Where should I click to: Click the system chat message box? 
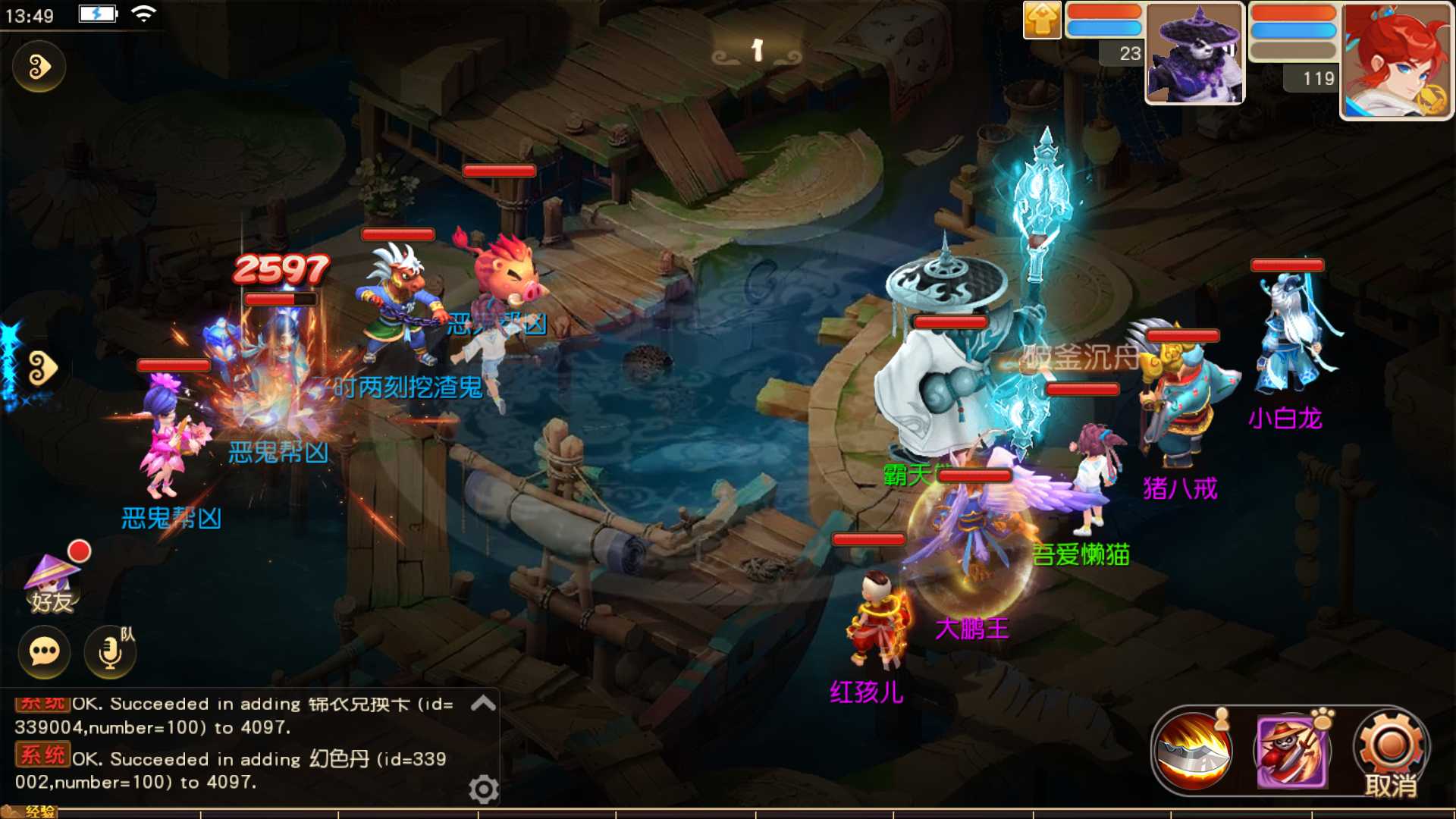pos(235,743)
